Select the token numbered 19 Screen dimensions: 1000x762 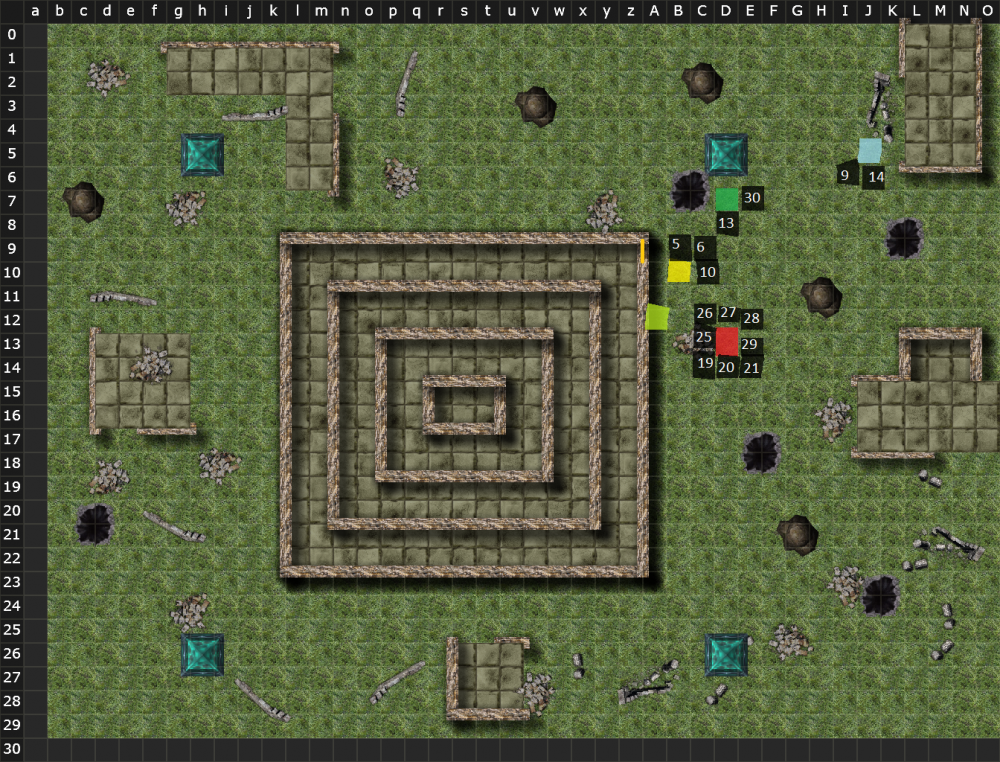[705, 364]
